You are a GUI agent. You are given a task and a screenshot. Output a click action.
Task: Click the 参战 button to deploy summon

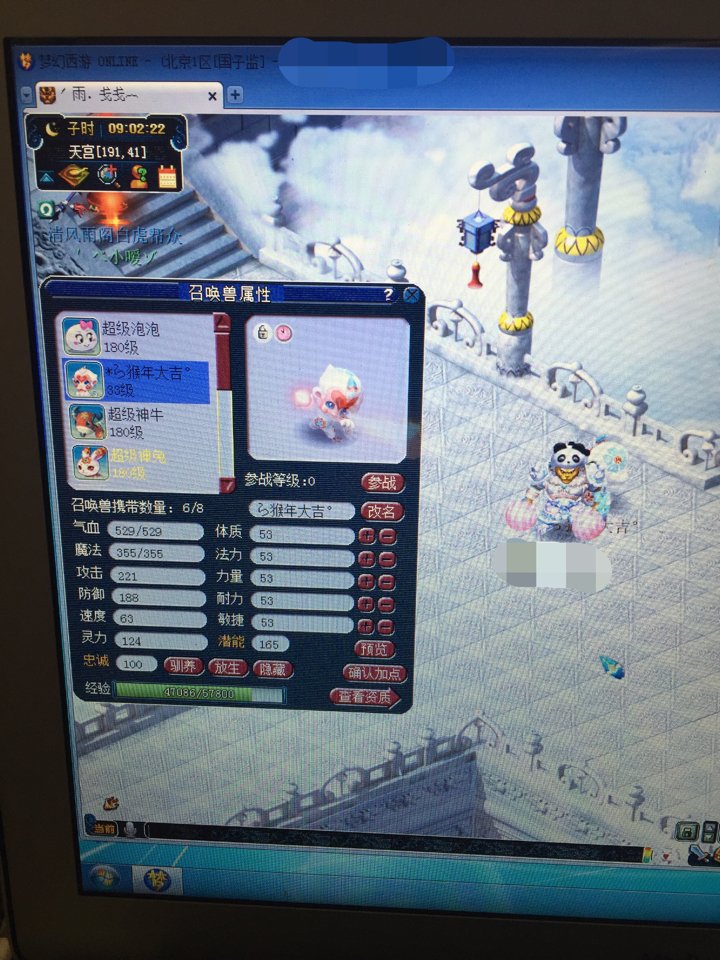[381, 482]
